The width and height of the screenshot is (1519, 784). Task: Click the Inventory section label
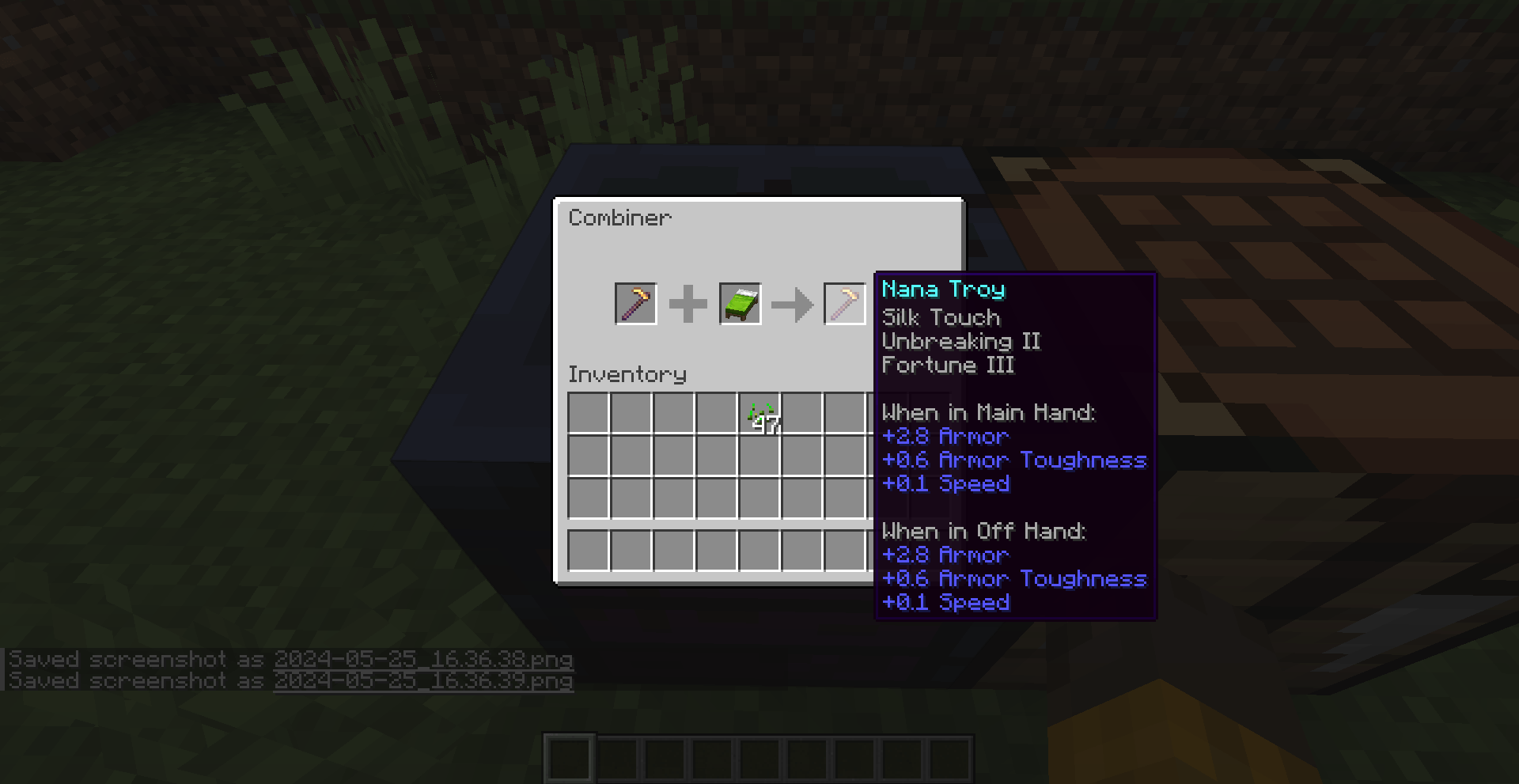tap(627, 374)
